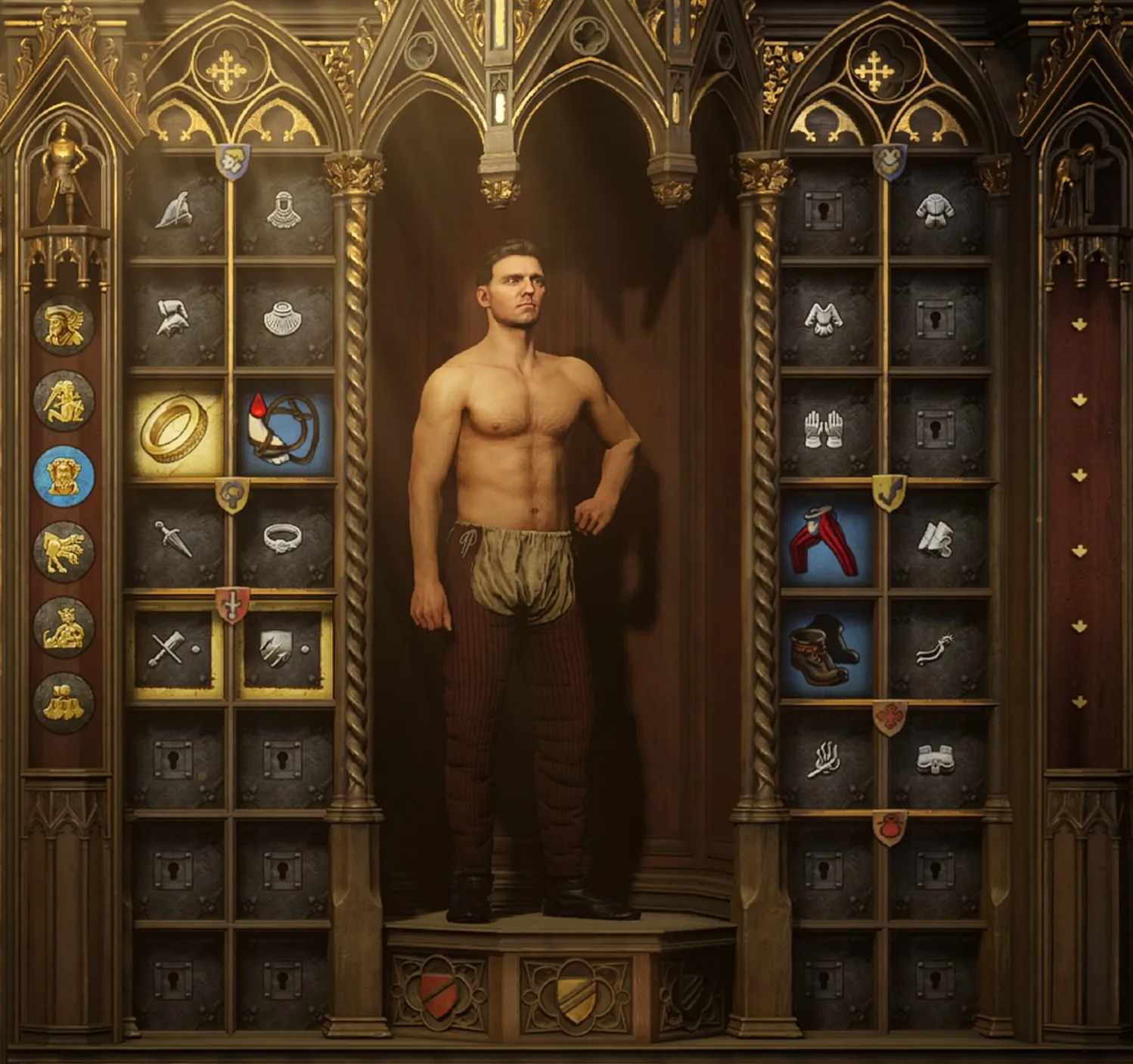The image size is (1133, 1064).
Task: Choose the empty spurs slot
Action: 936,649
